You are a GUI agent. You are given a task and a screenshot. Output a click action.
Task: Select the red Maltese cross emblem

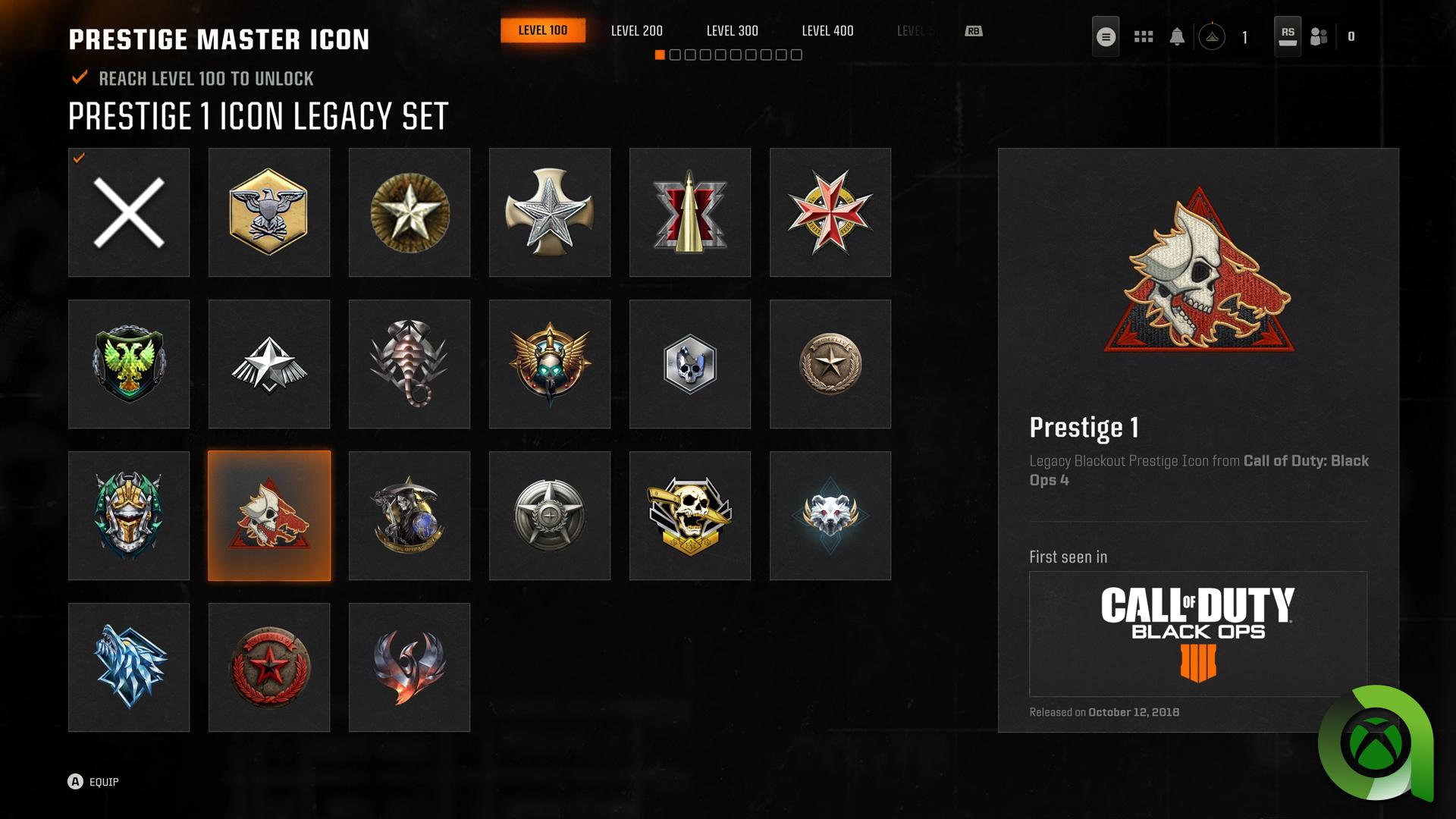click(830, 212)
